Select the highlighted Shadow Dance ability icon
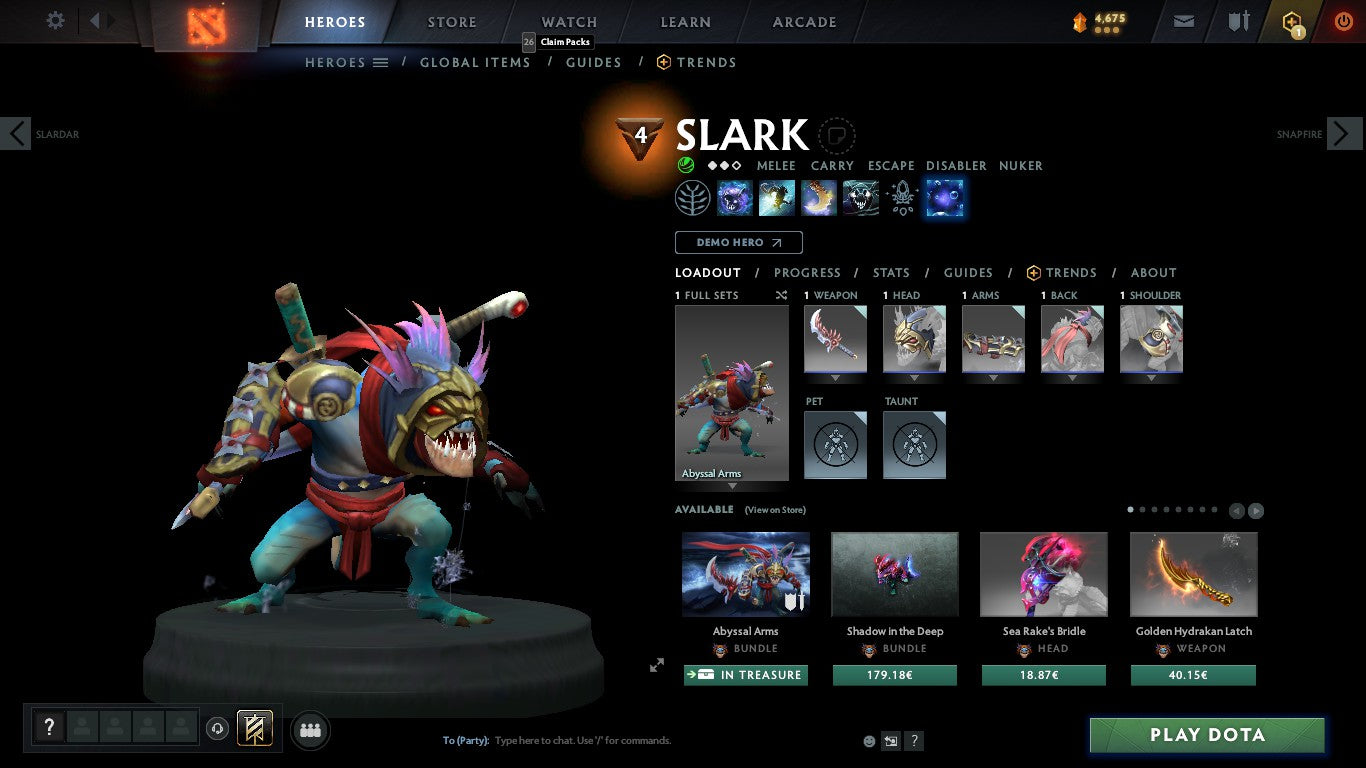The height and width of the screenshot is (768, 1366). click(943, 197)
